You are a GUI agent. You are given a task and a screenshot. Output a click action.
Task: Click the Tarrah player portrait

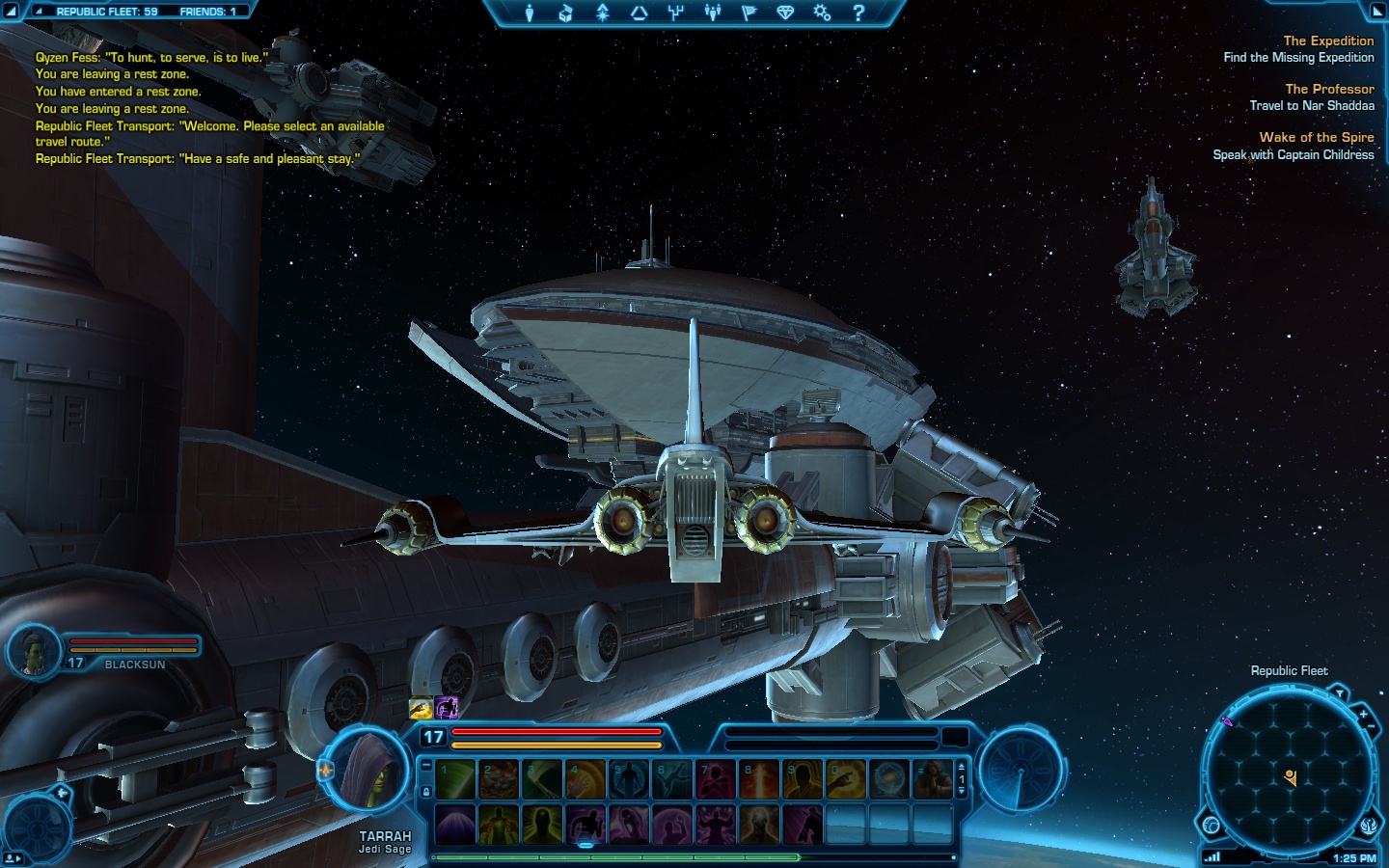click(x=368, y=770)
